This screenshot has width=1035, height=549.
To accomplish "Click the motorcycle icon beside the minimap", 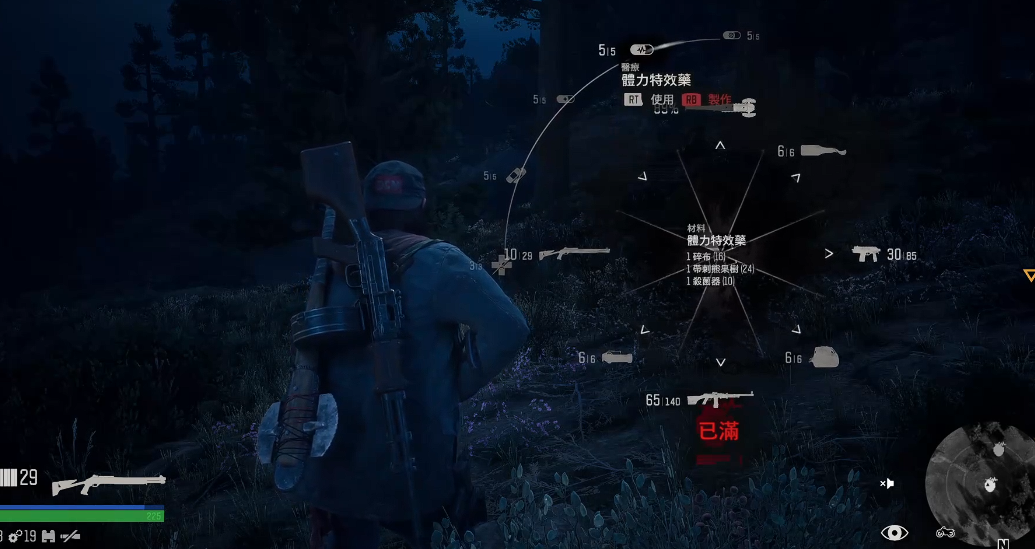I will [945, 533].
